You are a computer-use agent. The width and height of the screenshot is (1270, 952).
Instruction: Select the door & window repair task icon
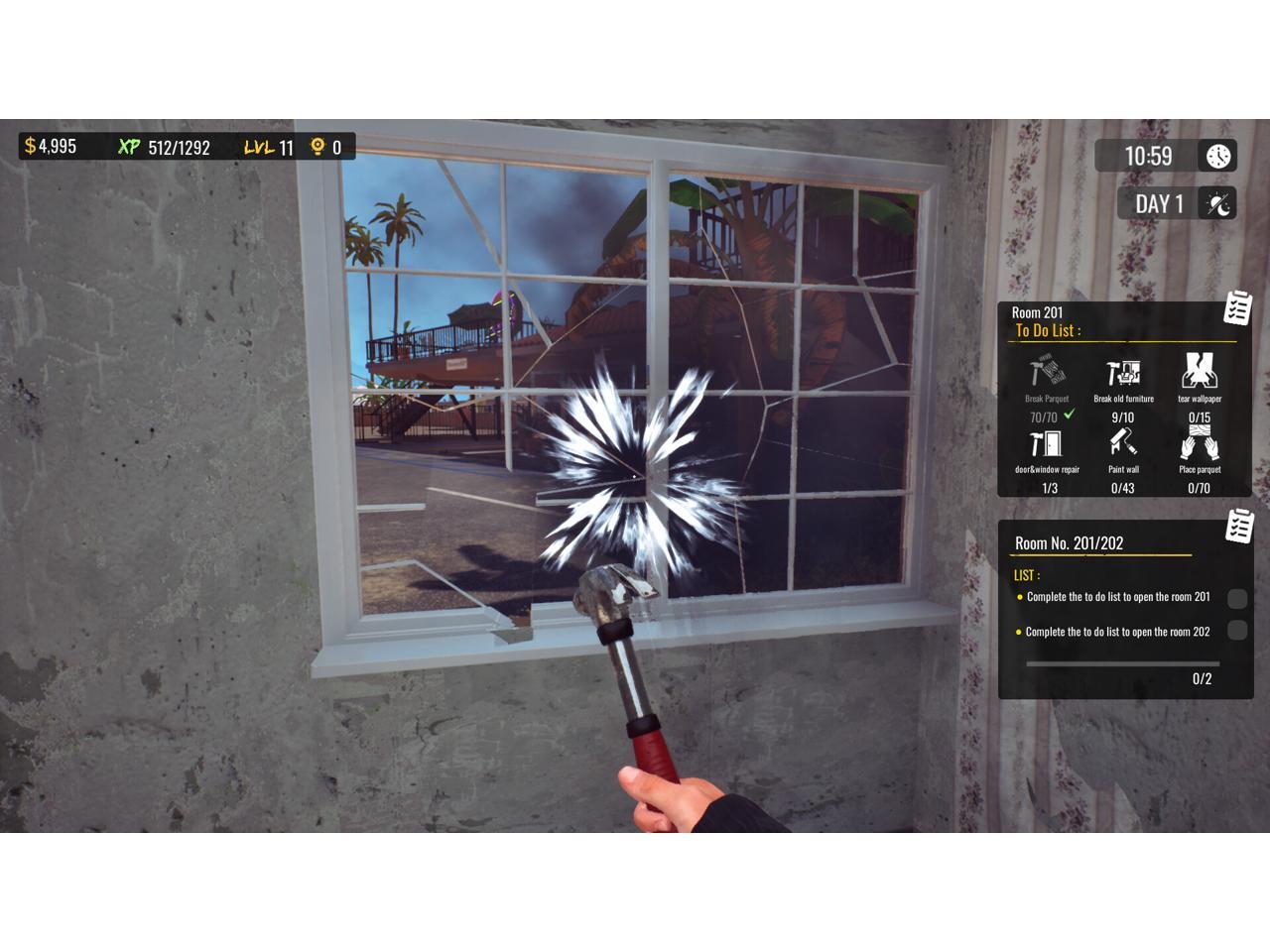tap(1047, 443)
